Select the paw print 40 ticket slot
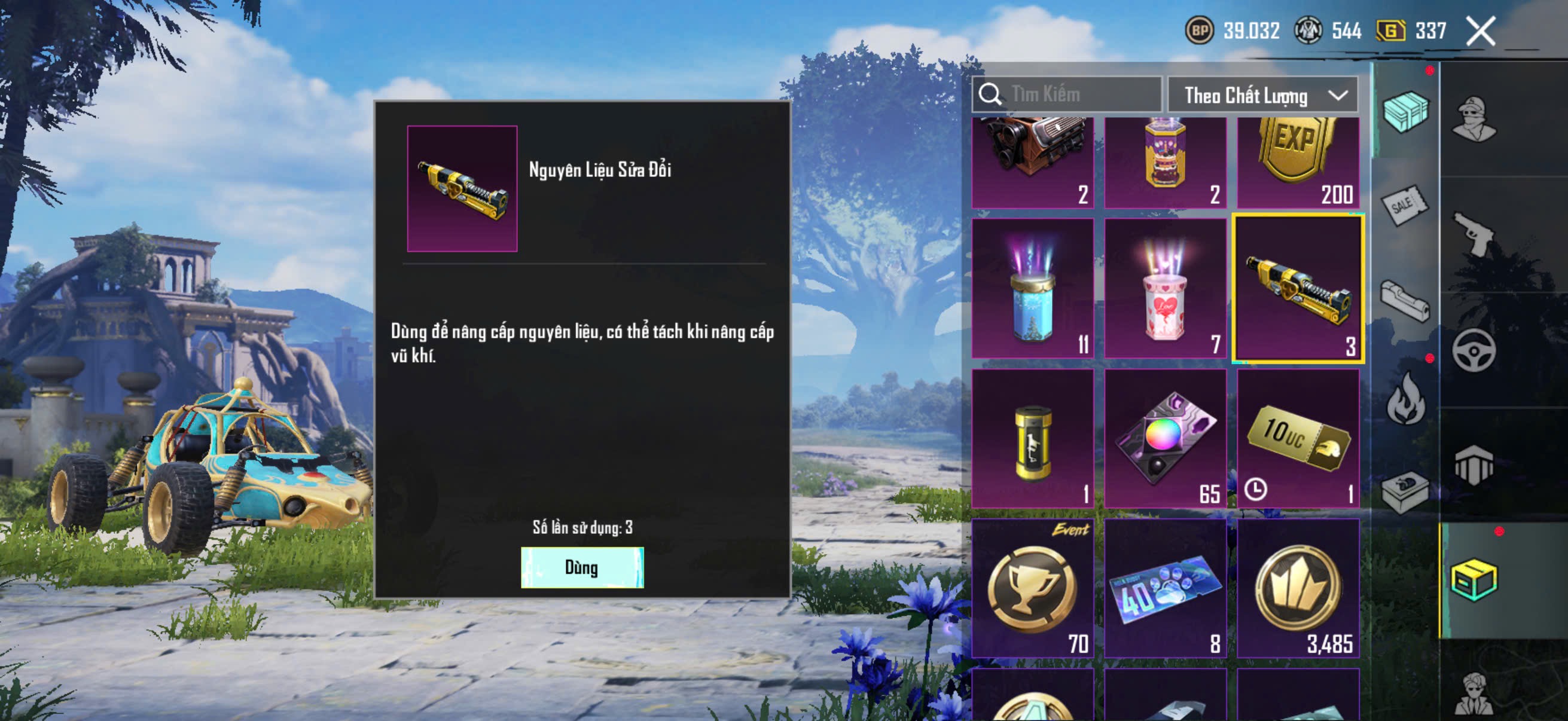1568x721 pixels. coord(1165,588)
